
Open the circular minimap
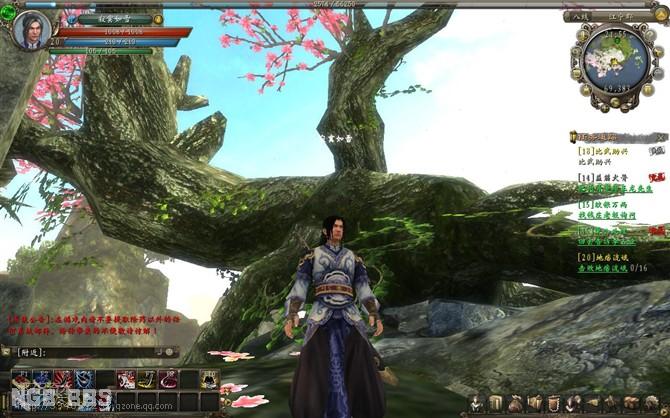(x=615, y=62)
